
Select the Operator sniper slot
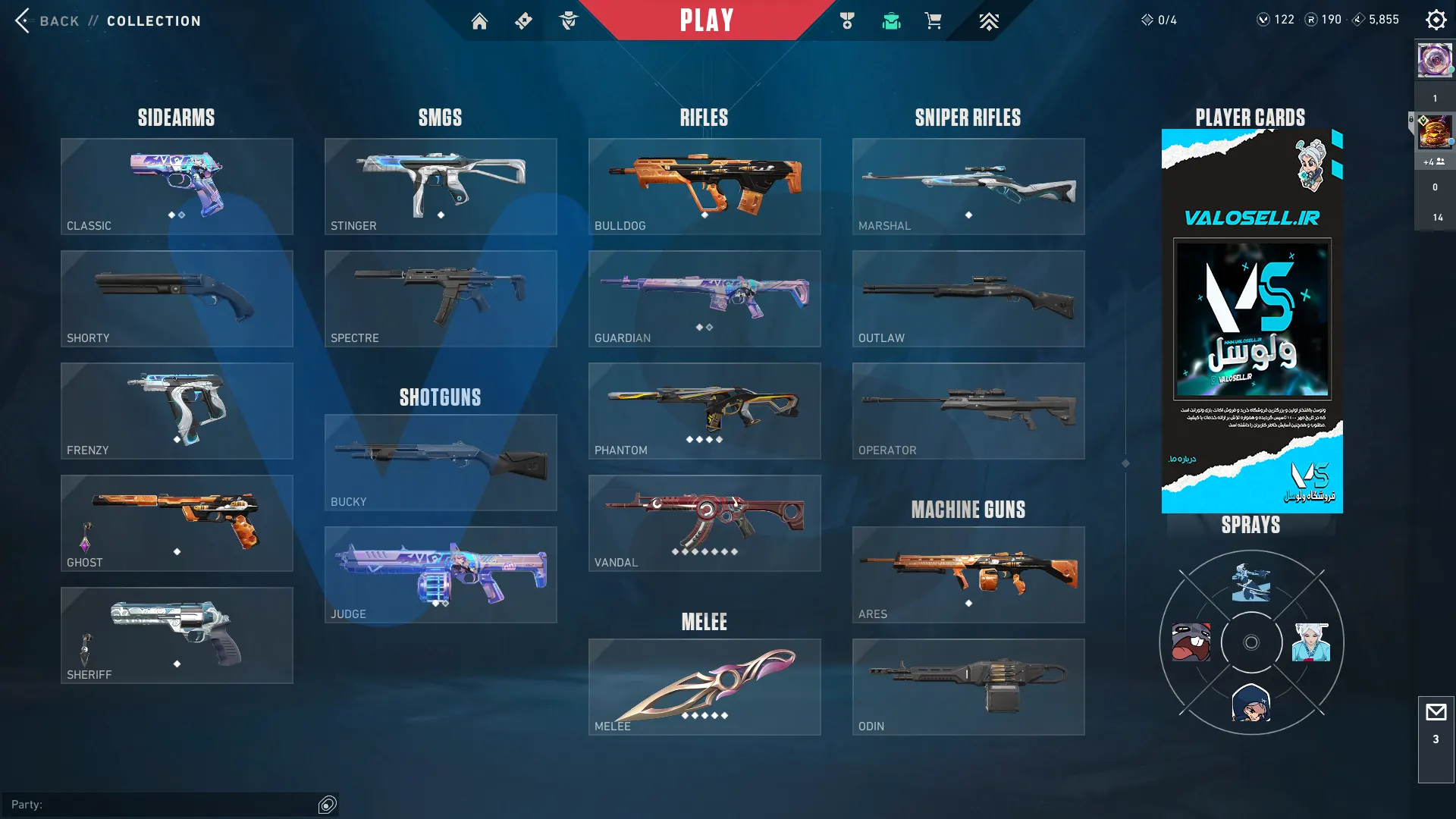[968, 411]
